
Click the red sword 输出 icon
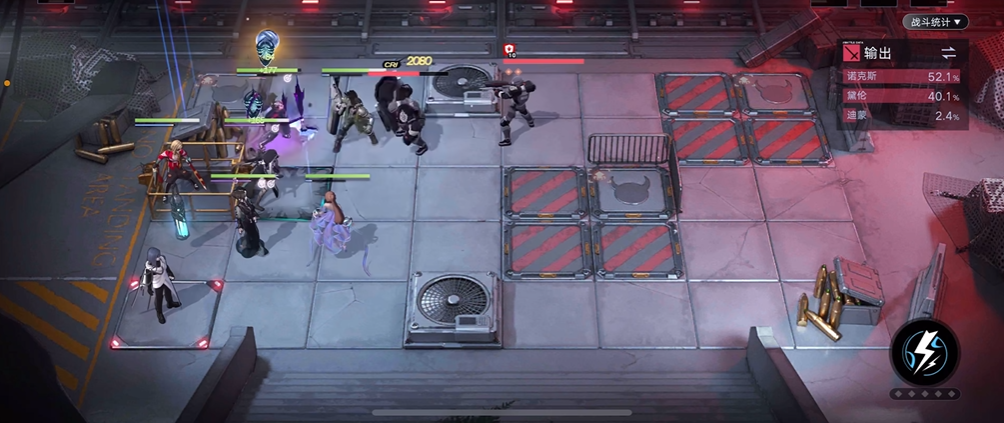click(x=851, y=53)
